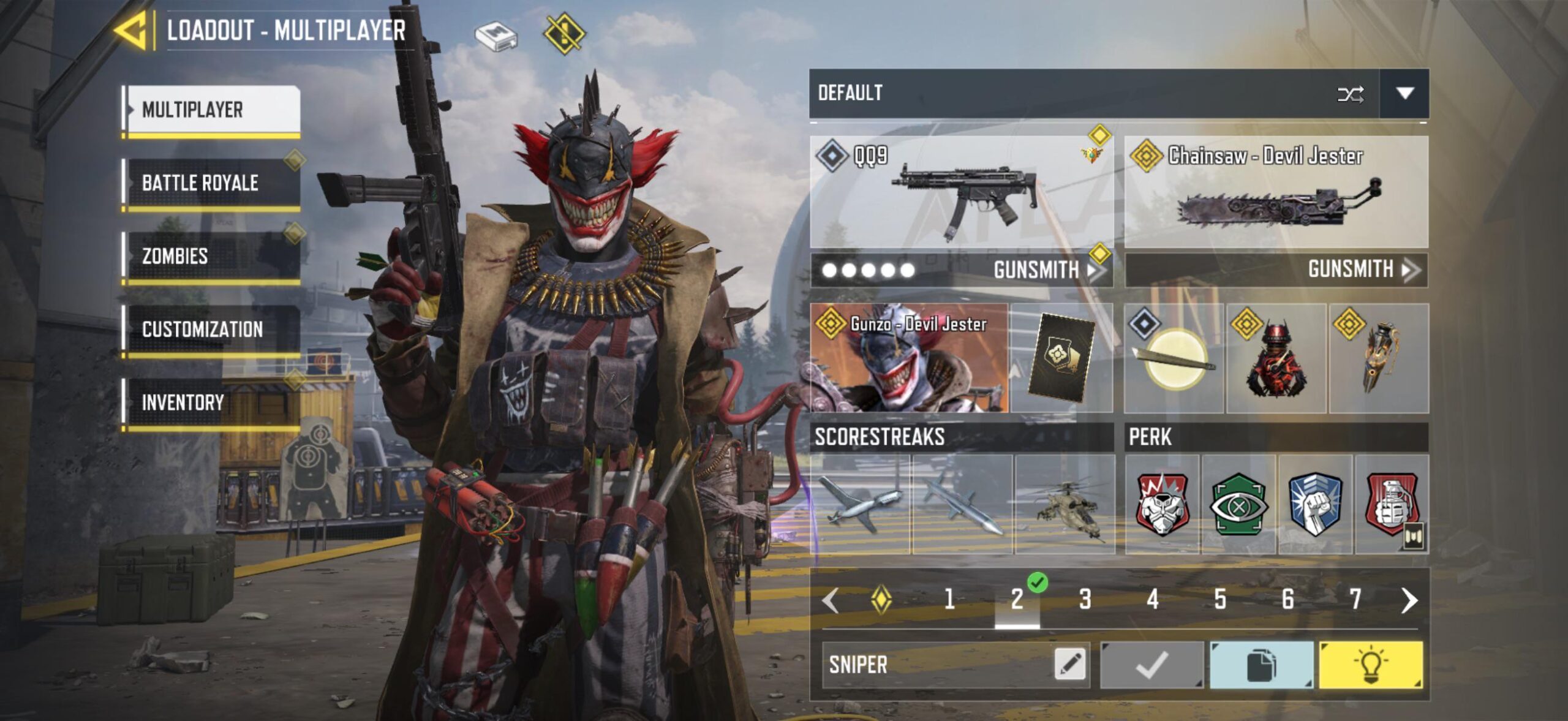Switch to loadout slot 3

[1085, 599]
